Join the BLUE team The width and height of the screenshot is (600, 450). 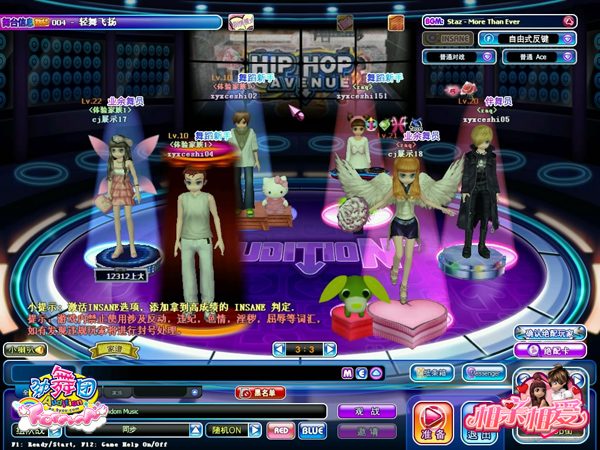coord(312,430)
